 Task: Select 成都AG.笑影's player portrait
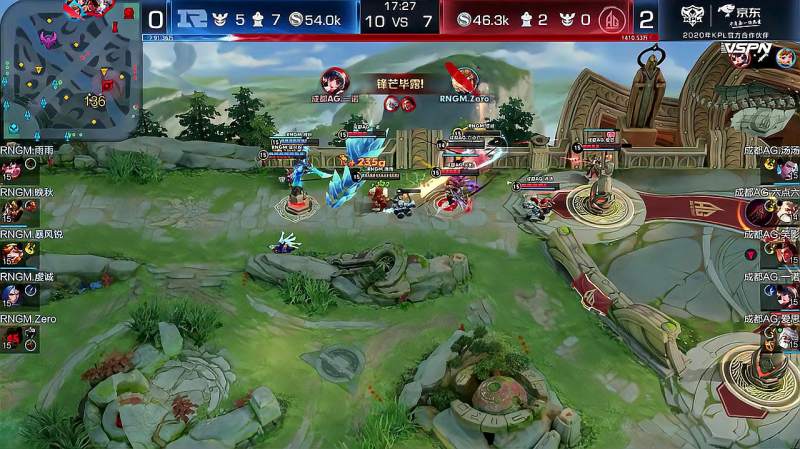pos(787,253)
